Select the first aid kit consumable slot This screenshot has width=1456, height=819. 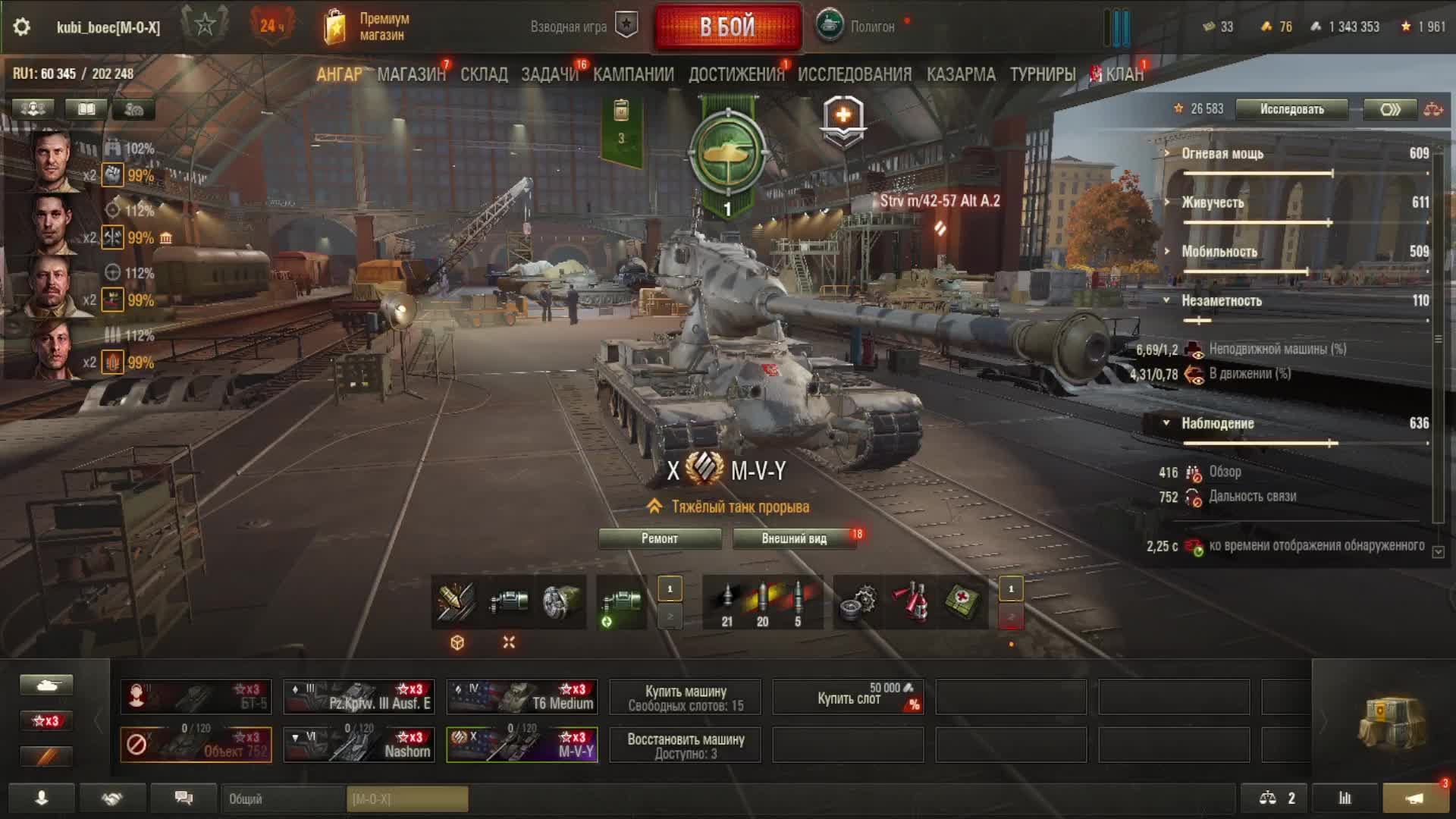click(x=962, y=602)
